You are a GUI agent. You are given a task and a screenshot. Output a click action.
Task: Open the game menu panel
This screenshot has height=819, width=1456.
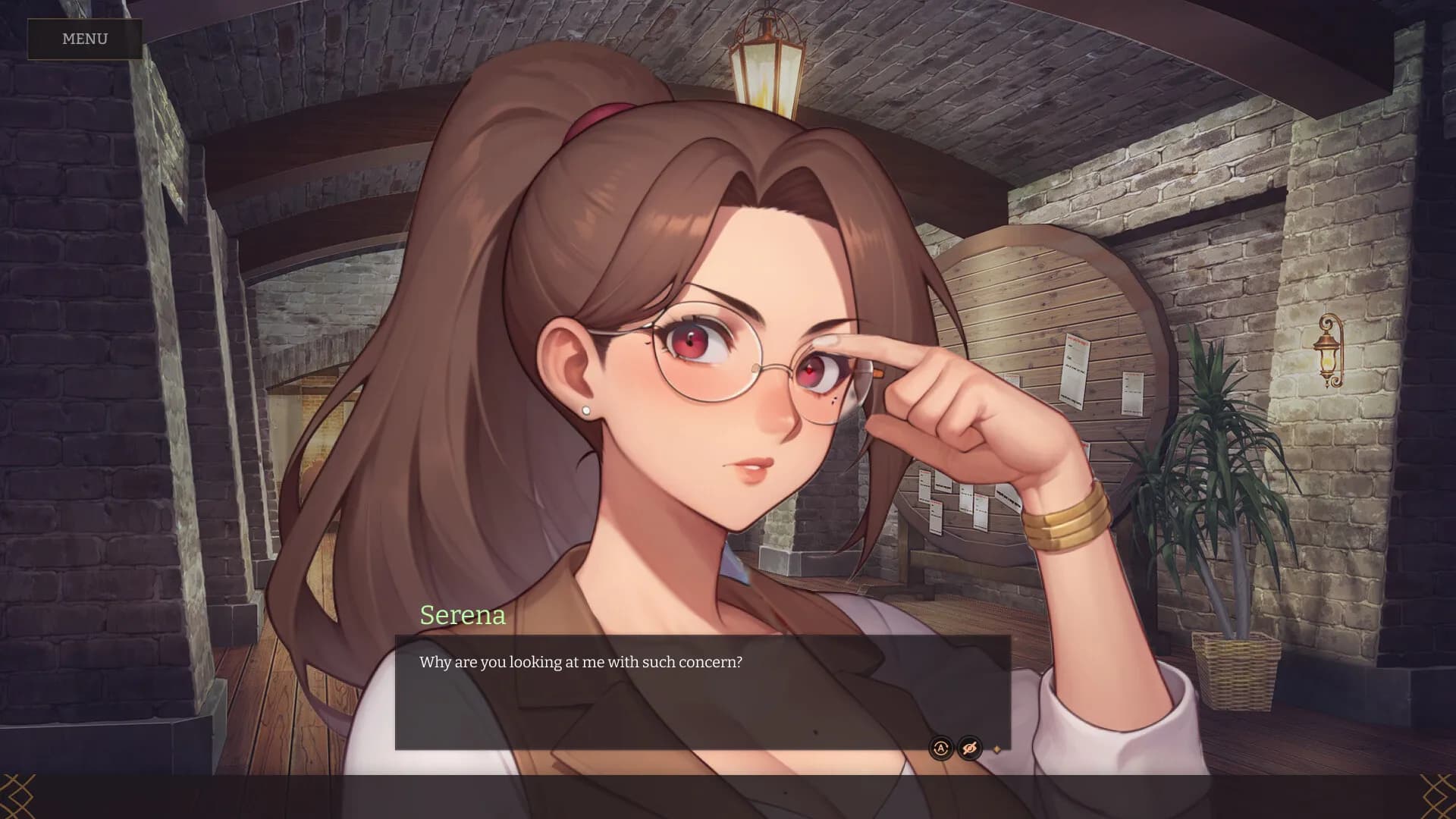83,39
